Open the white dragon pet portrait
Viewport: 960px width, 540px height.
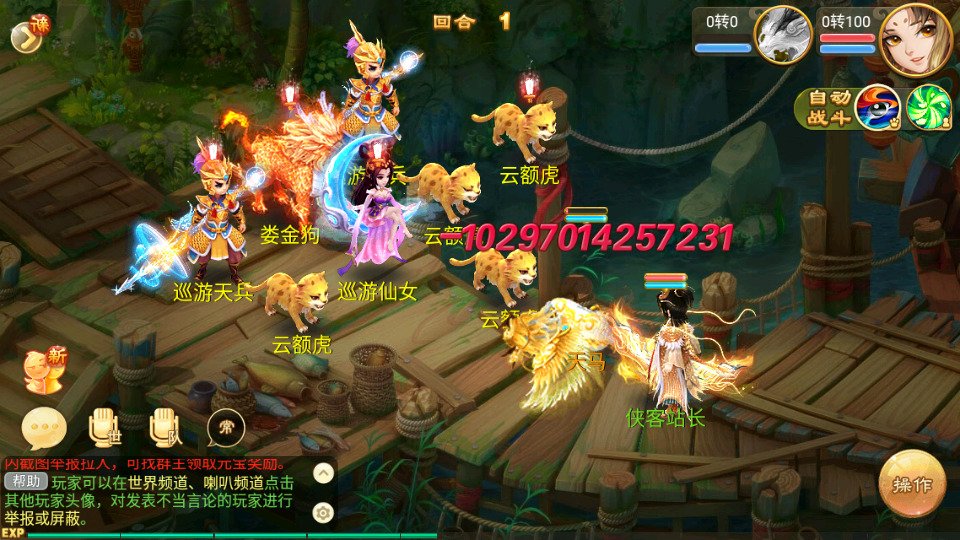point(783,34)
